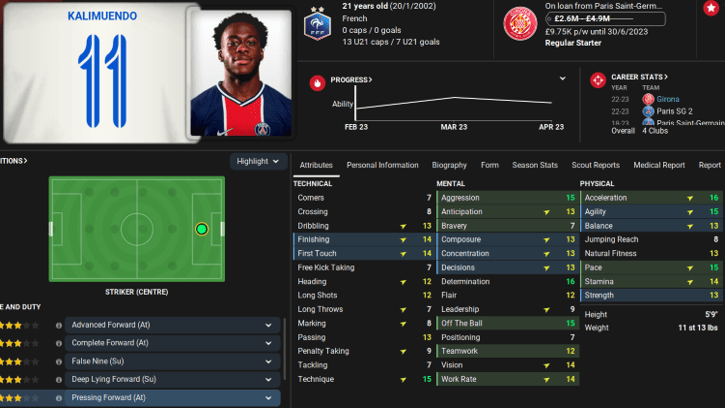The height and width of the screenshot is (408, 725).
Task: Open the Girona team link
Action: coord(668,99)
